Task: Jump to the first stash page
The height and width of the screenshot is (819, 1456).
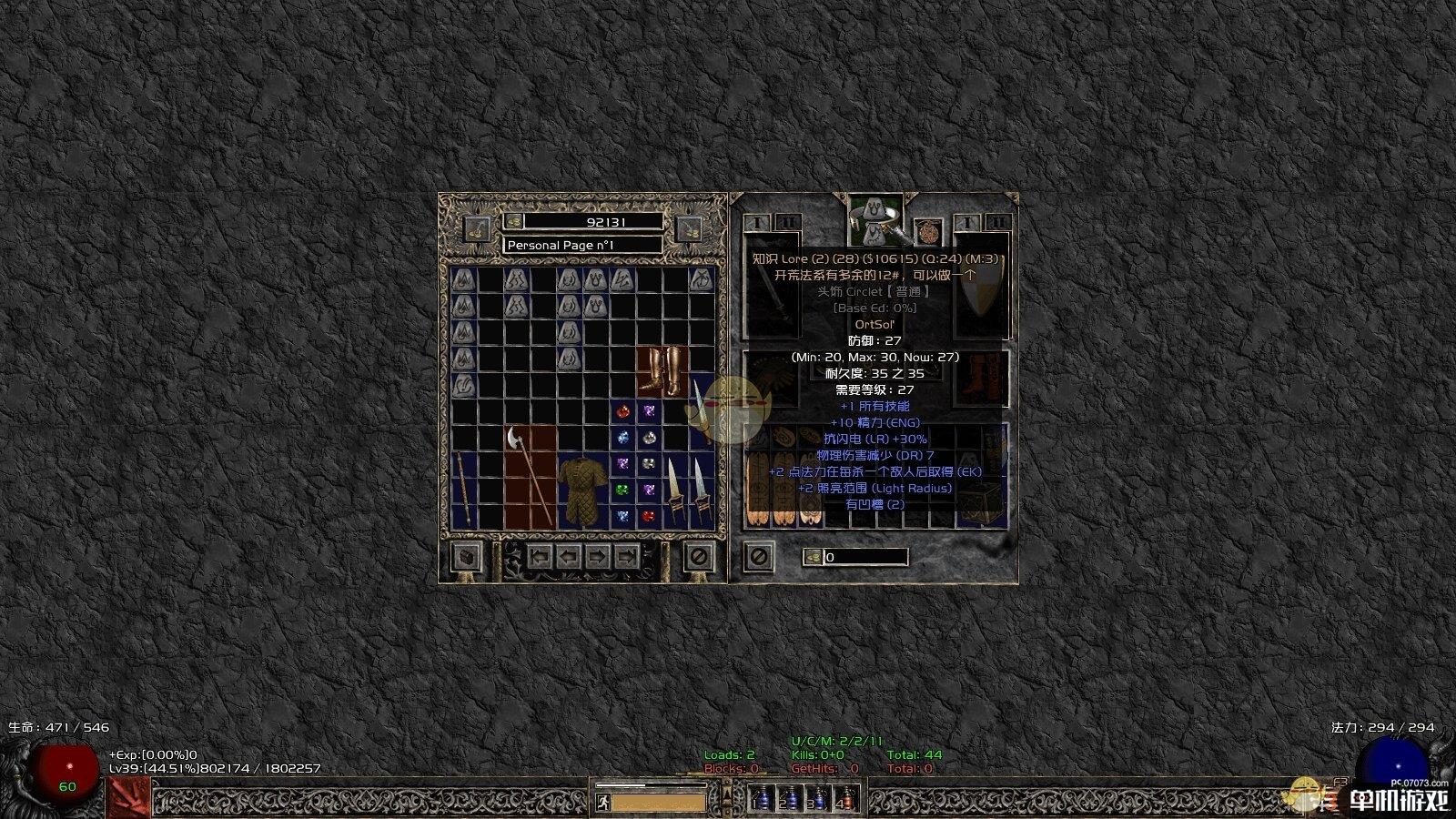Action: click(541, 556)
